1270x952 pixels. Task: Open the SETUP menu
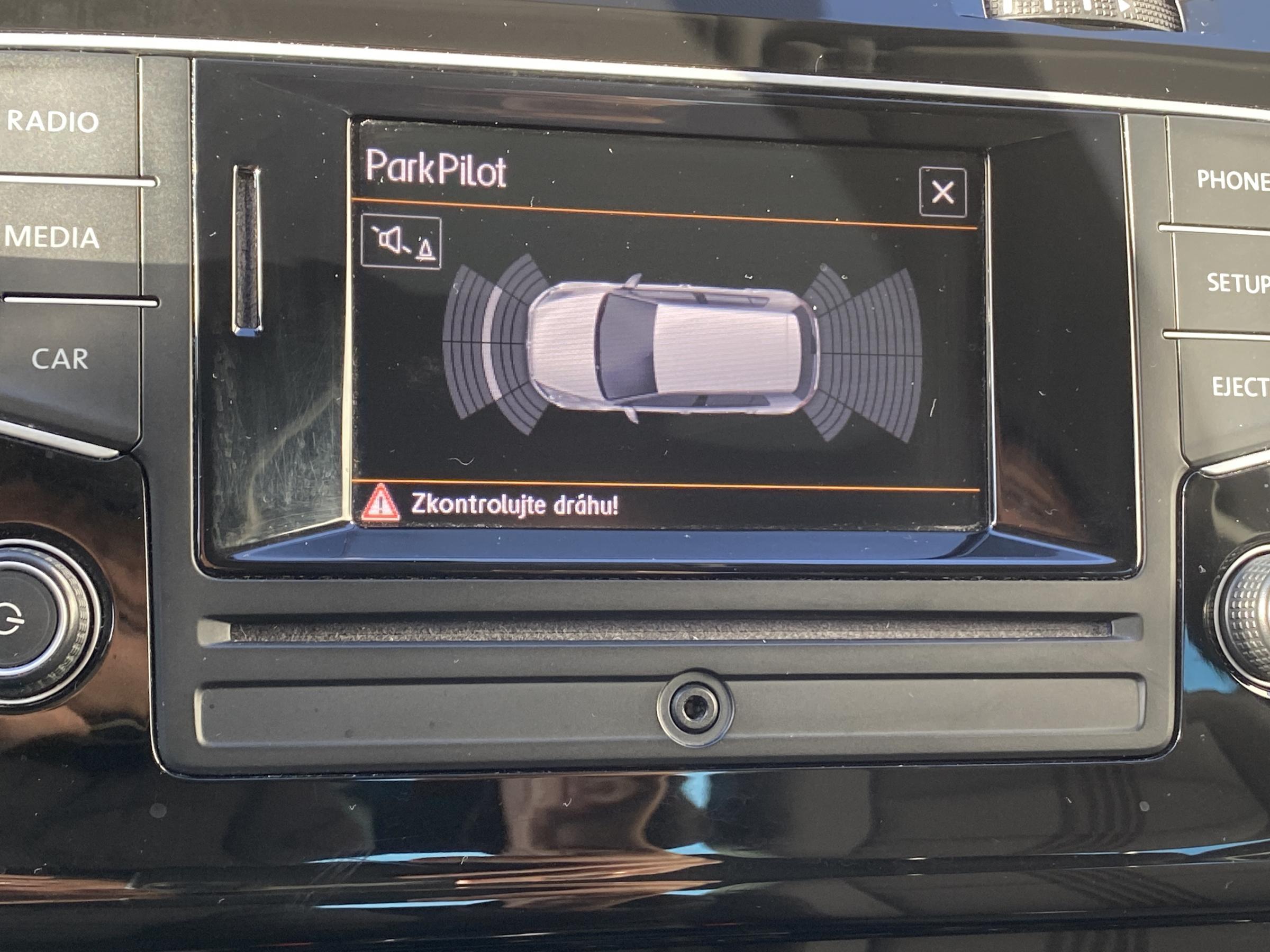(1236, 283)
